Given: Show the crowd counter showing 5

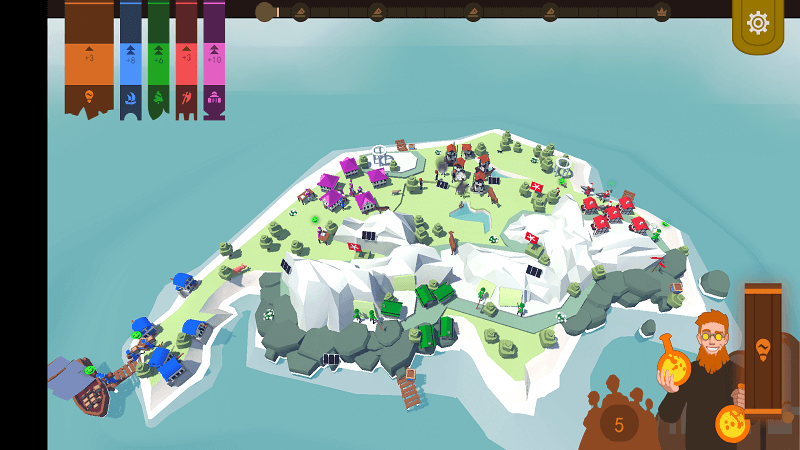Looking at the screenshot, I should coord(619,425).
